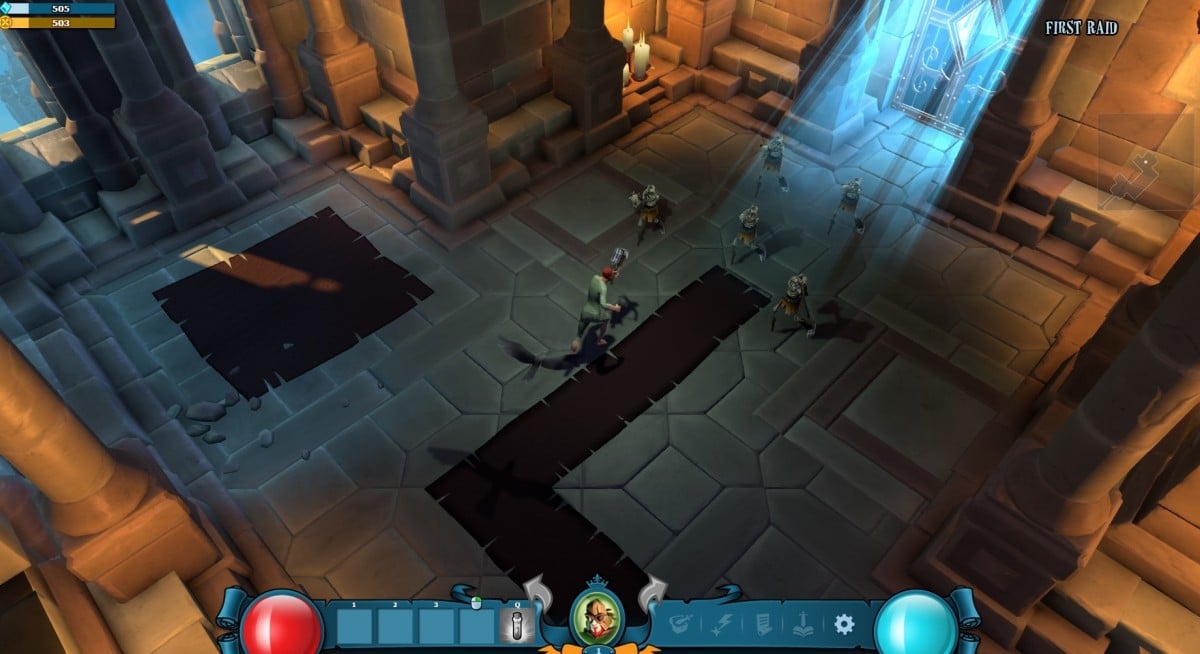Screen dimensions: 1200x654
Task: Open the treasure chest inventory icon
Action: click(x=682, y=625)
